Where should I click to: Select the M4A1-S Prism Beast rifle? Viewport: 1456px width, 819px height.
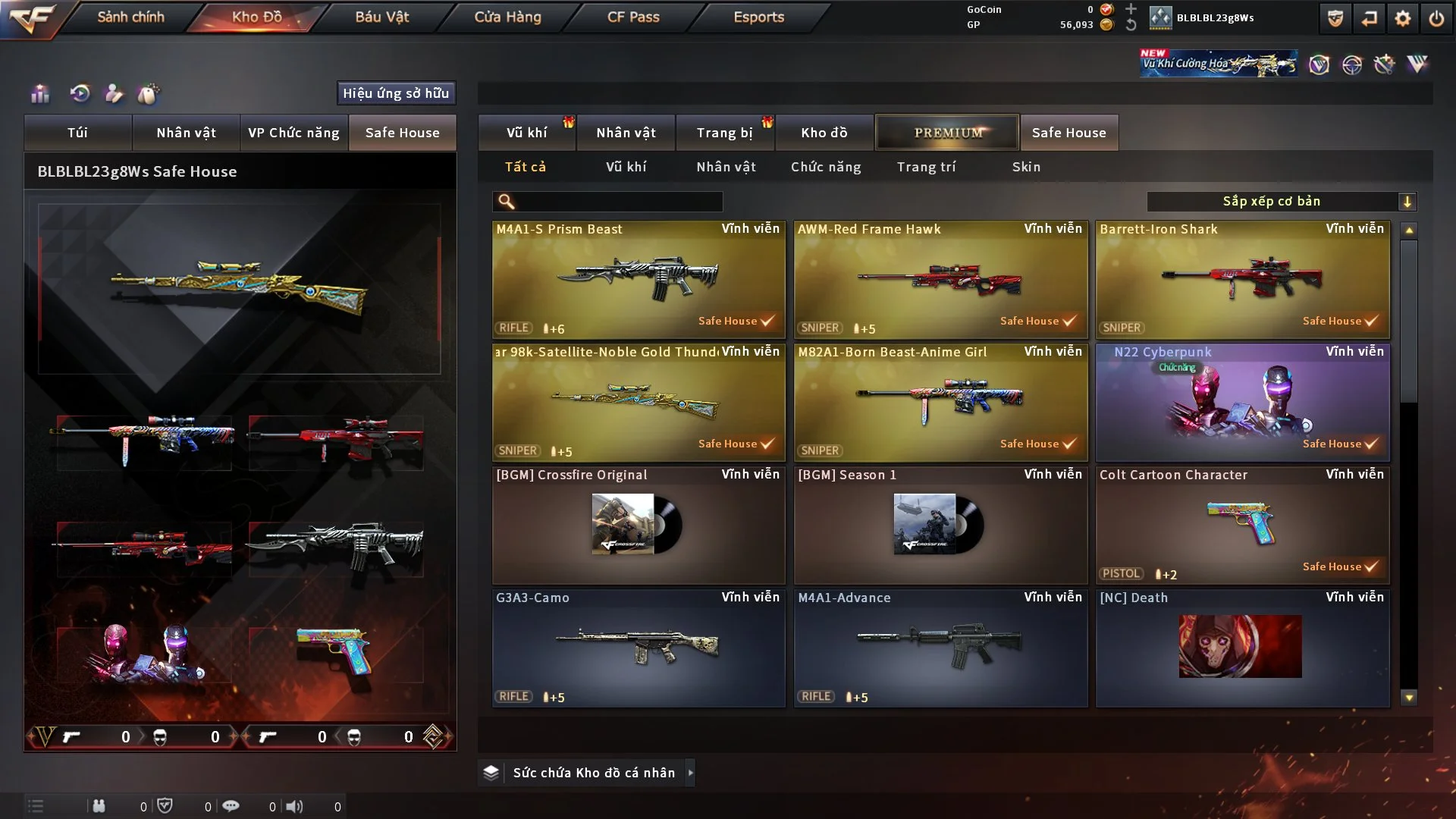point(639,280)
